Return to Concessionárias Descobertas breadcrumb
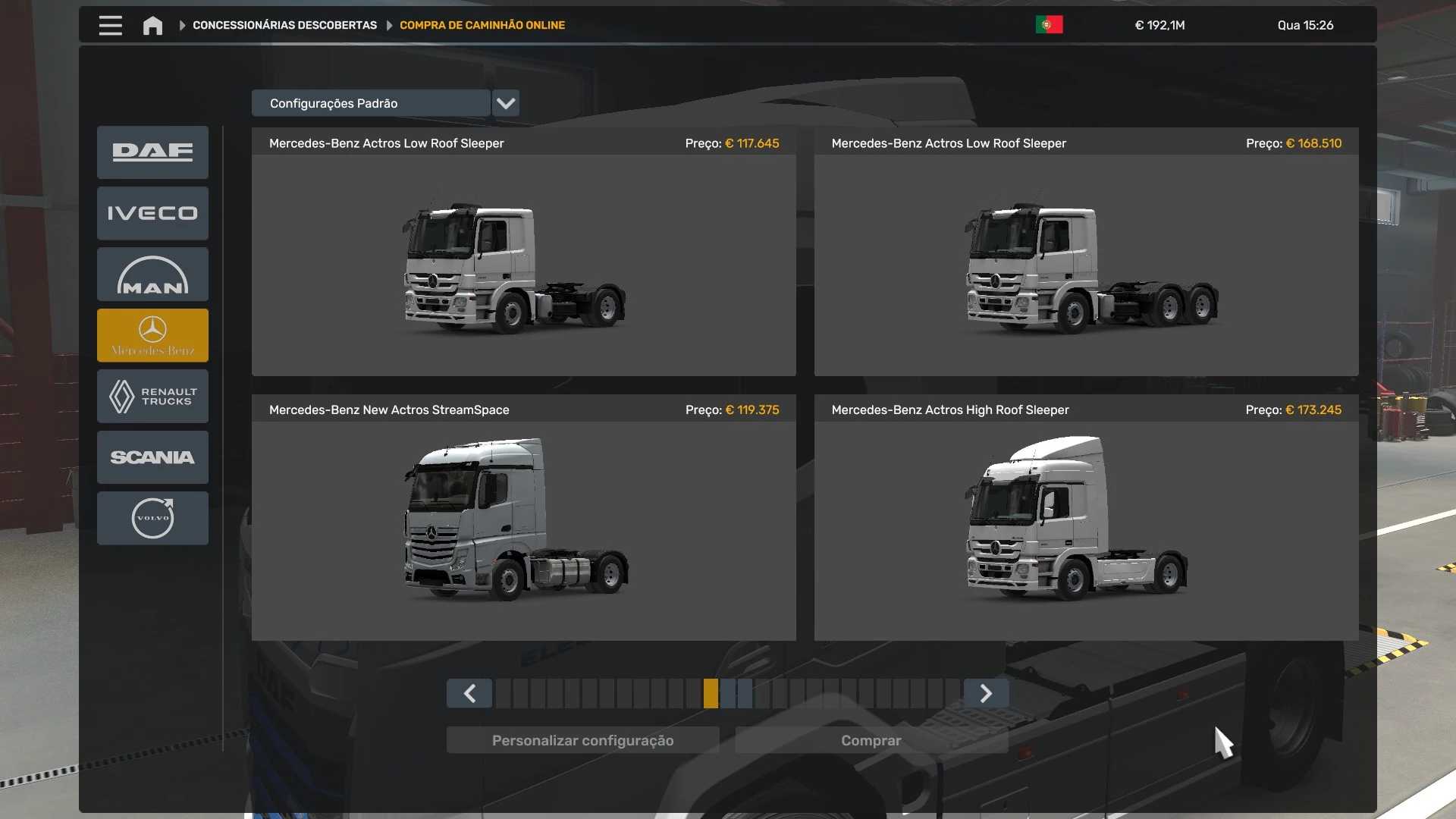Viewport: 1456px width, 819px height. tap(284, 25)
